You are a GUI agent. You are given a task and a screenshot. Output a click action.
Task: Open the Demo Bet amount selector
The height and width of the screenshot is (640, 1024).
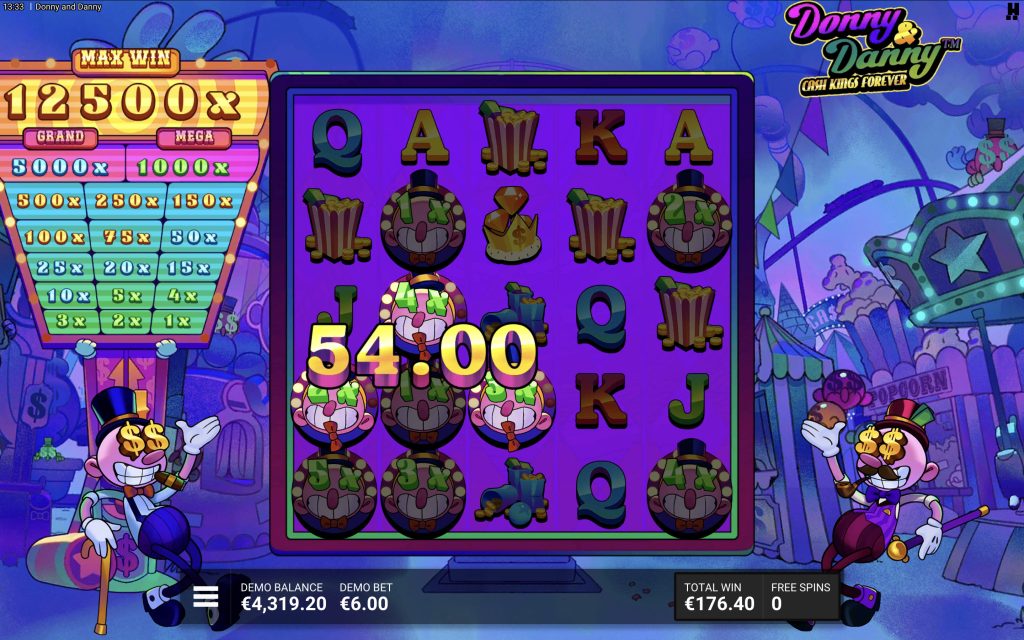coord(365,597)
